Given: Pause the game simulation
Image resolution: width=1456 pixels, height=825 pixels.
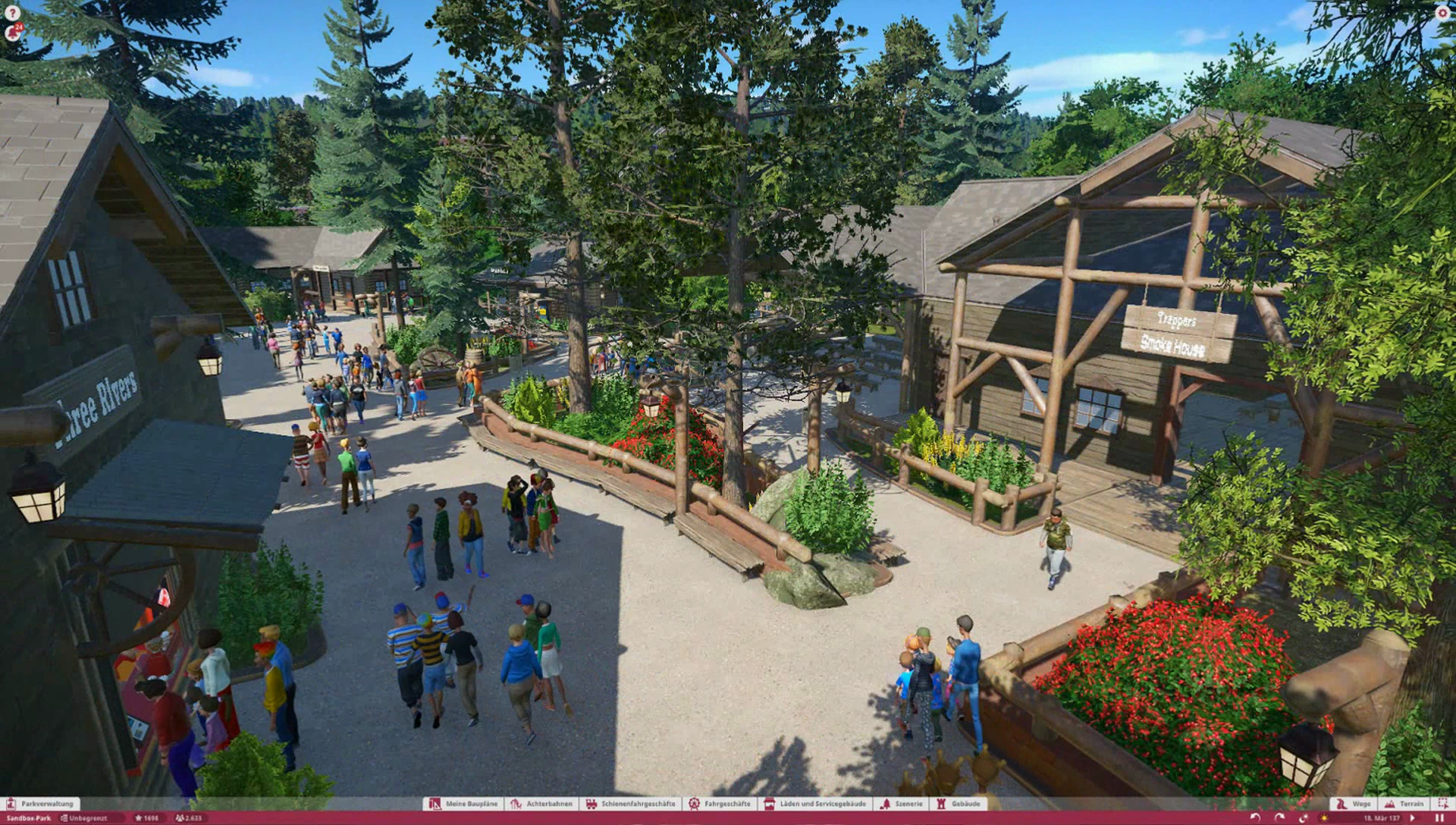Looking at the screenshot, I should 1439,818.
